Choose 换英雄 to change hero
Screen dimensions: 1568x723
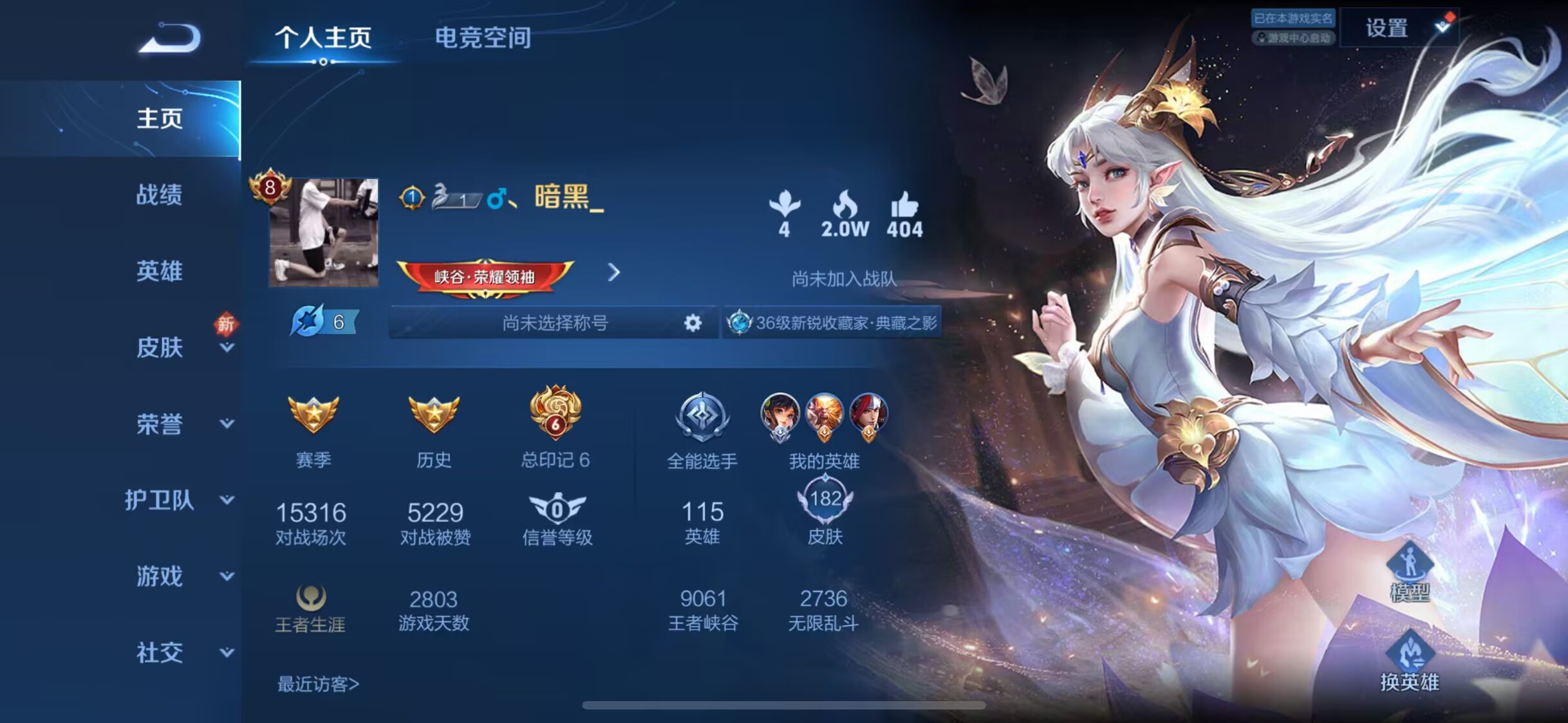(x=1409, y=663)
